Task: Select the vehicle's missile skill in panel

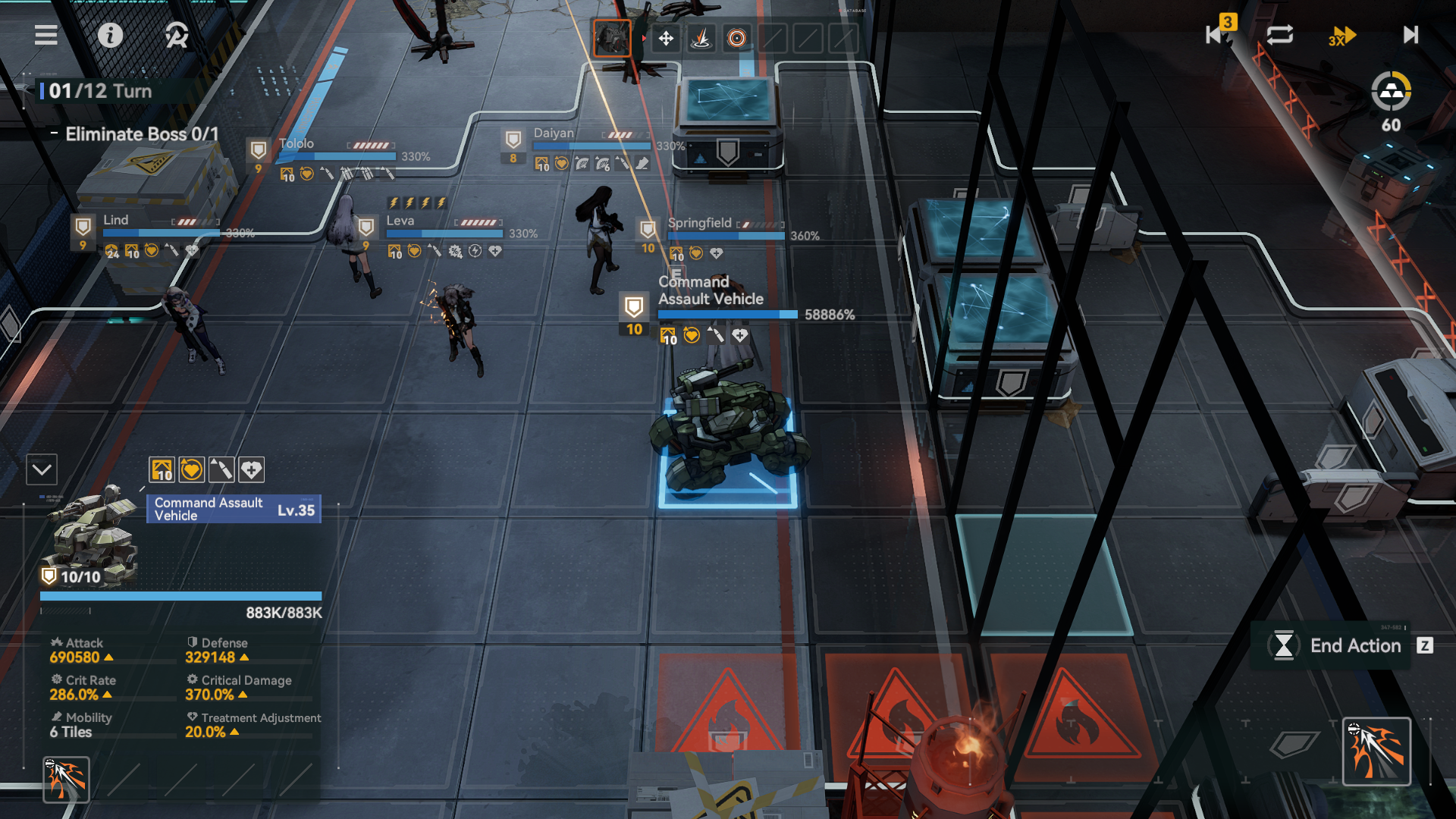Action: (66, 779)
